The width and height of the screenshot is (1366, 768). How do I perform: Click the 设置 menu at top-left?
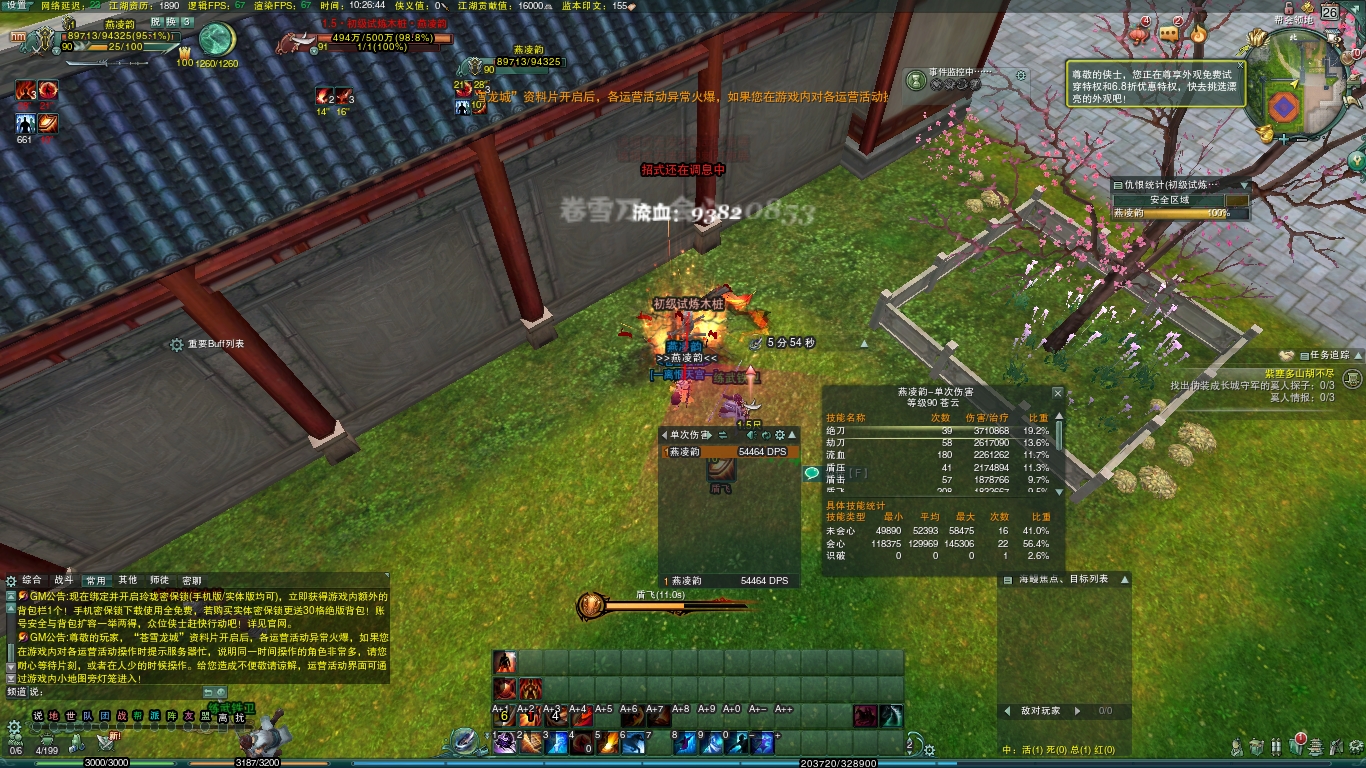[x=17, y=6]
